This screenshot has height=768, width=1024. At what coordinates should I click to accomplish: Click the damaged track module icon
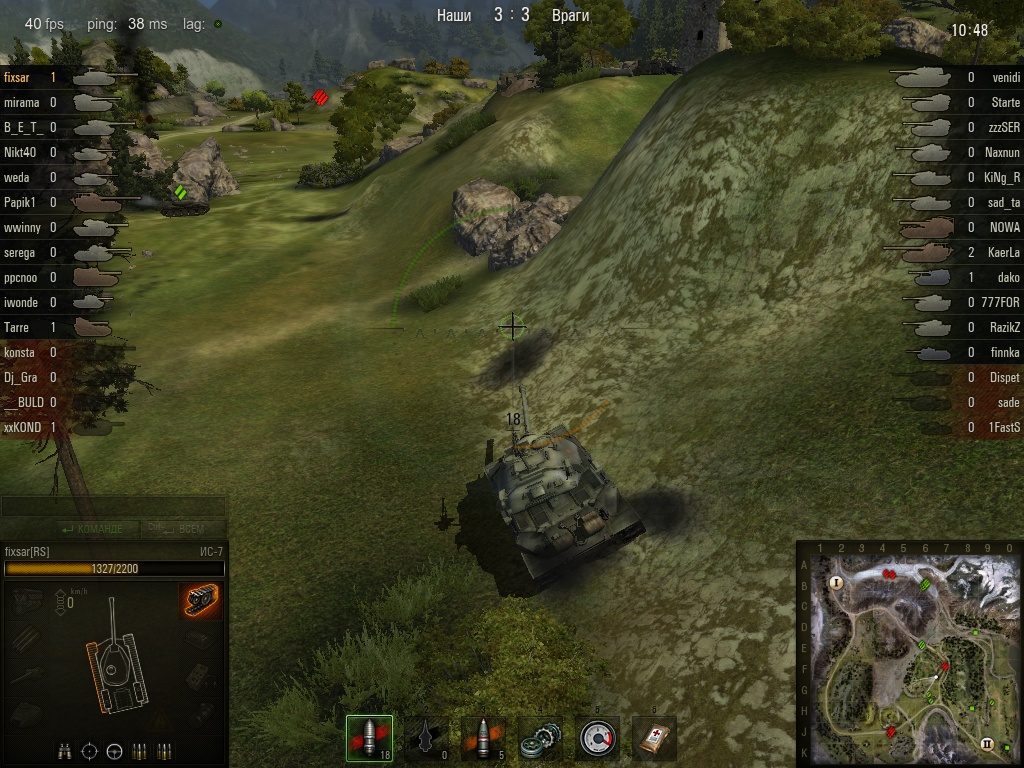201,601
